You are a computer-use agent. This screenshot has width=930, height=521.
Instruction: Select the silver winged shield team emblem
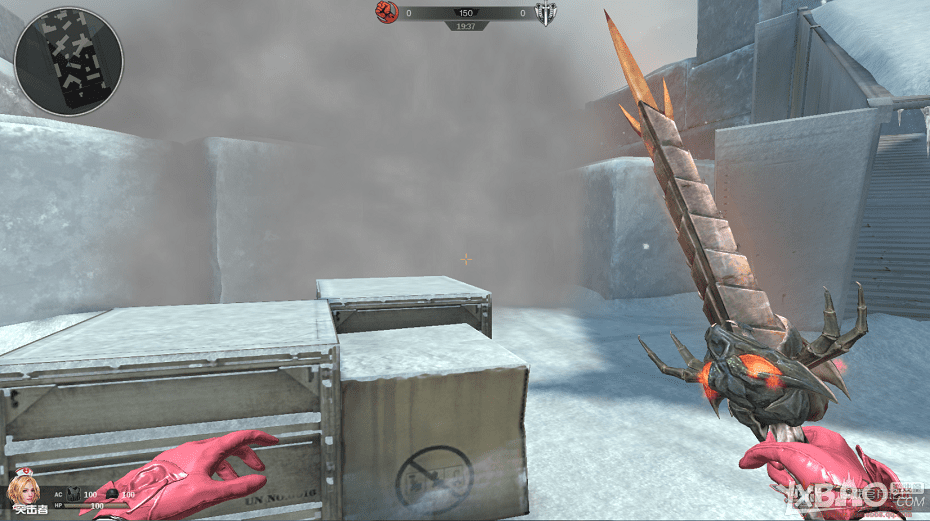[545, 13]
